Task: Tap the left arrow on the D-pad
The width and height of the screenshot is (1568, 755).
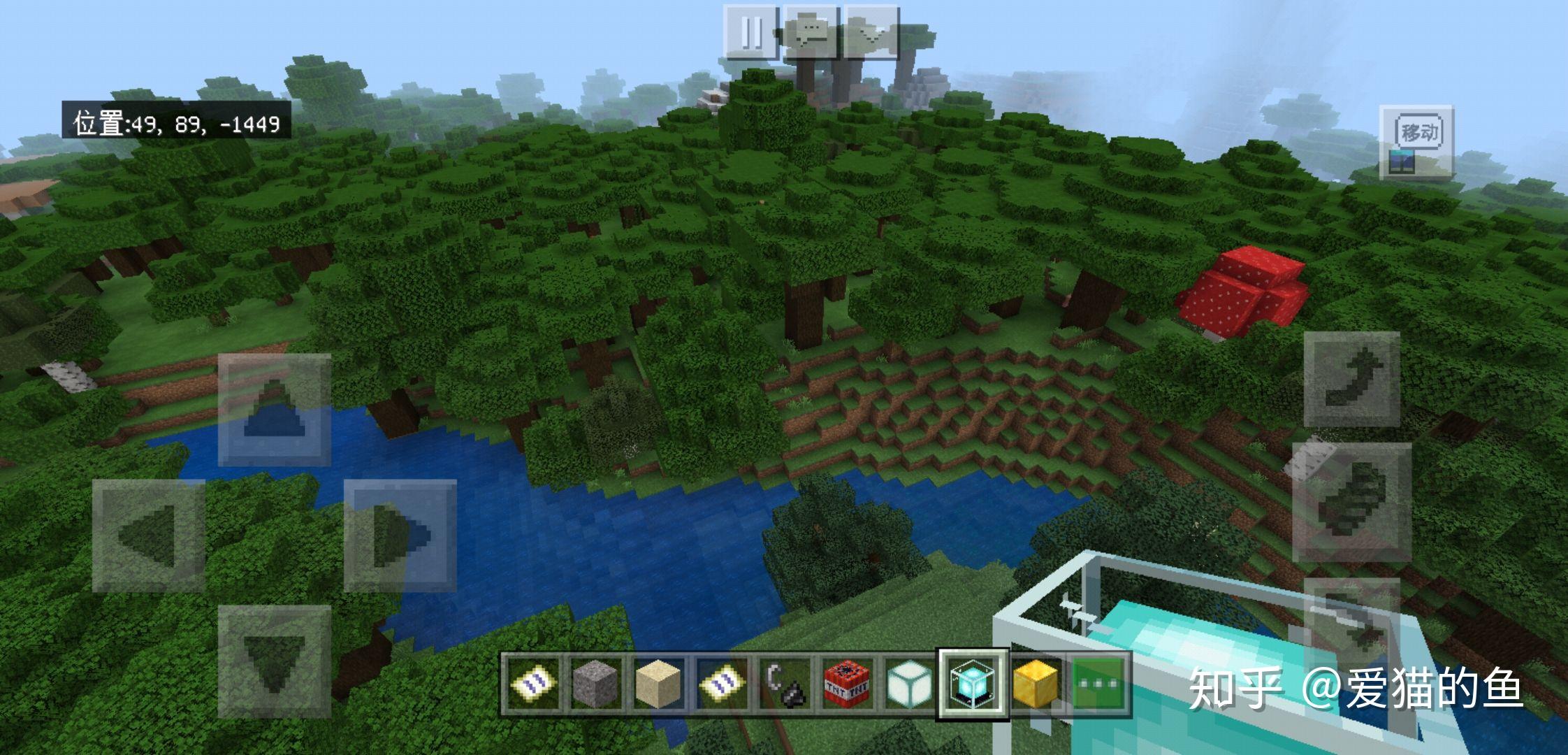Action: [x=149, y=535]
